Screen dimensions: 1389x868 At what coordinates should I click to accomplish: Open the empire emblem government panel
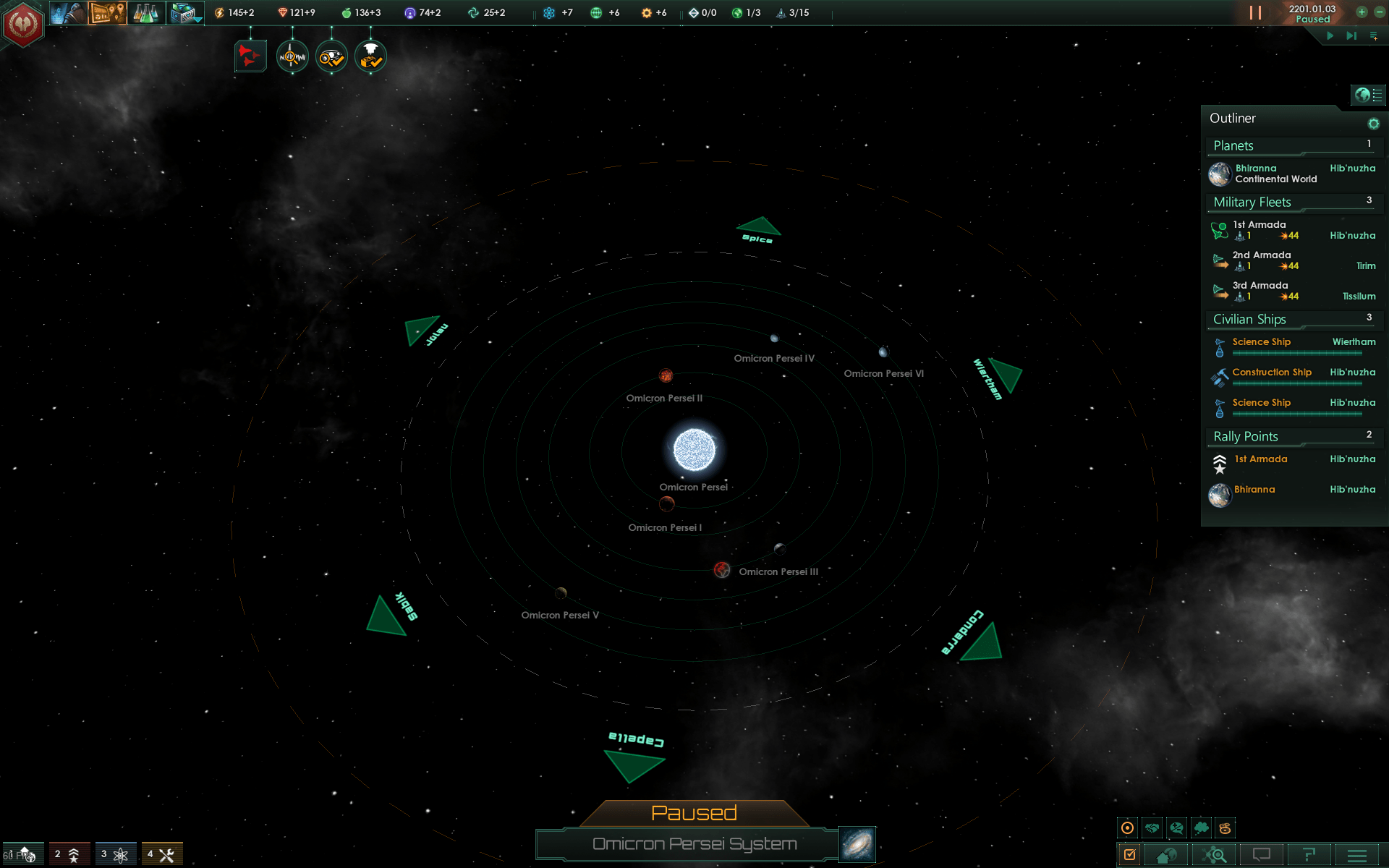(23, 24)
